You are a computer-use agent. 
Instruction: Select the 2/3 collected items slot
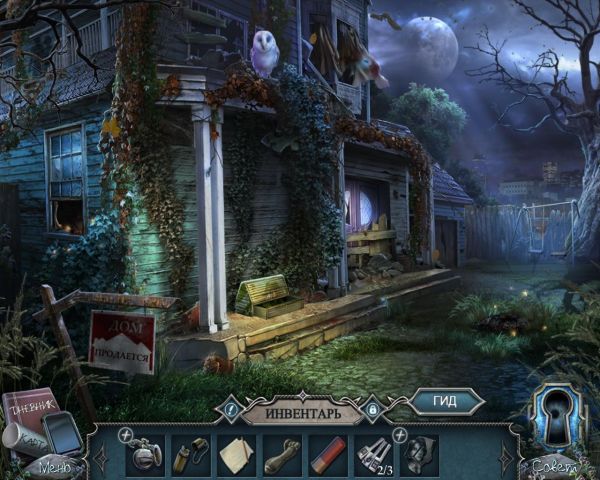(x=373, y=455)
